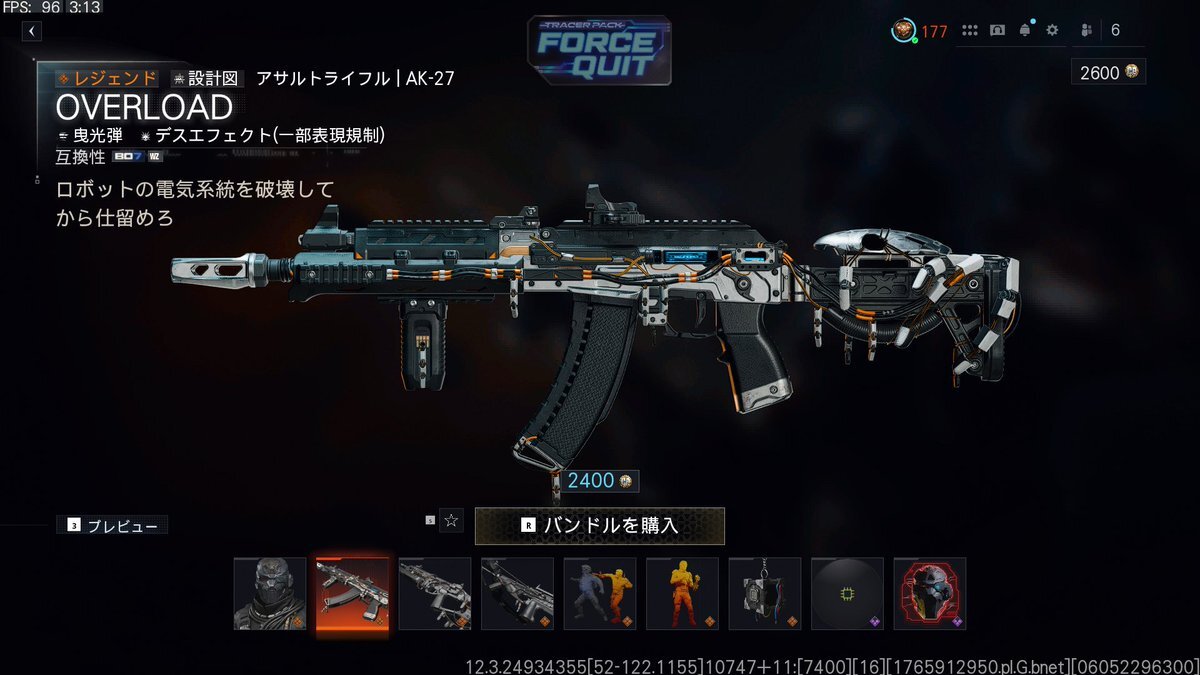
Task: Select the red-outlined helmet emblem thumbnail
Action: (930, 593)
